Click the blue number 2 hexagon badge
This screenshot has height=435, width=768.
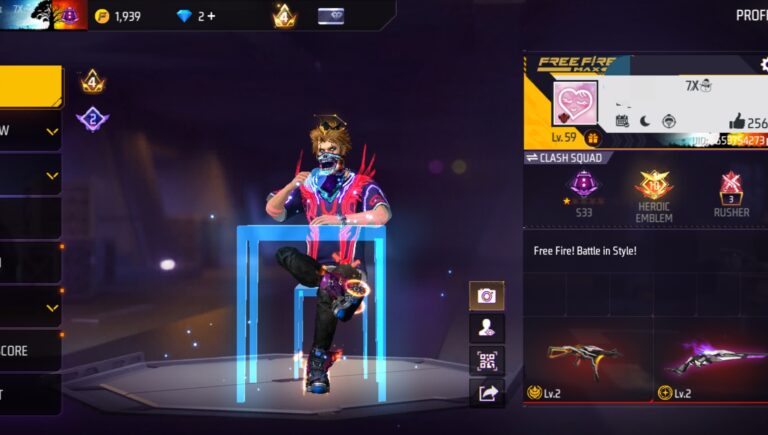[x=93, y=119]
